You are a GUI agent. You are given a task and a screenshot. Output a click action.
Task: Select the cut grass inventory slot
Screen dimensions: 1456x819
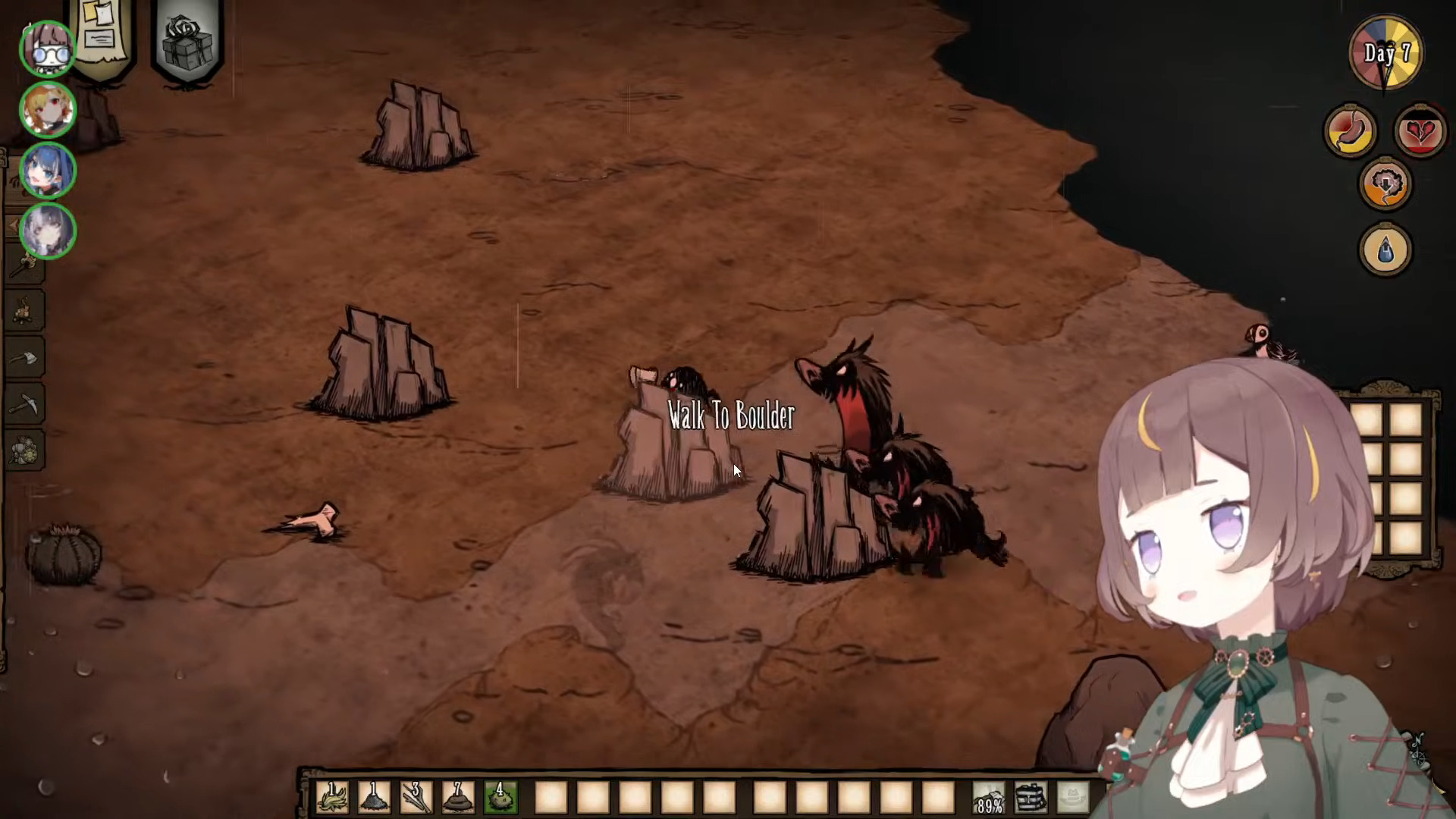coord(332,798)
